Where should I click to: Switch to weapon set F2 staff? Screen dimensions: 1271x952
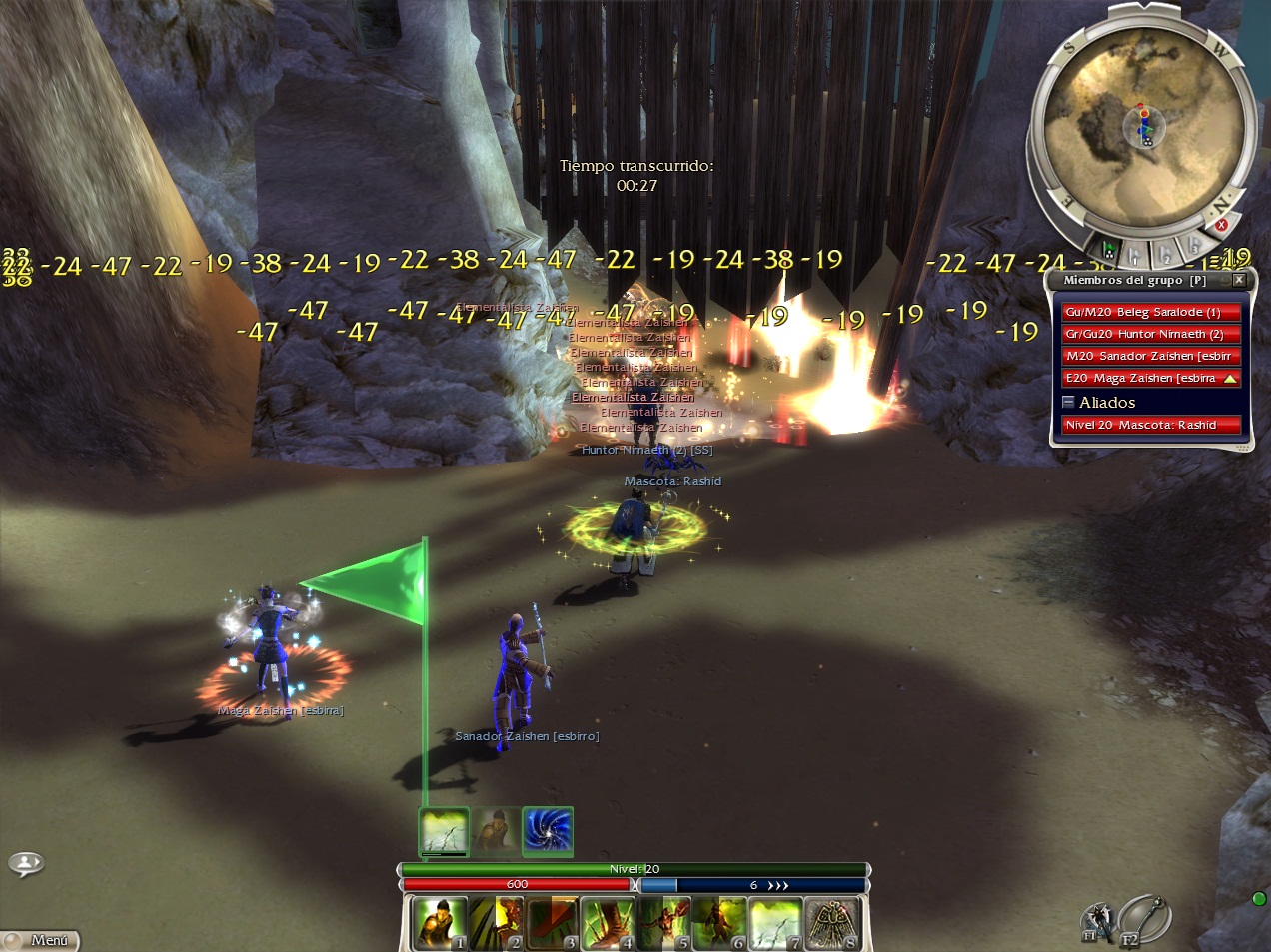pos(1145,919)
